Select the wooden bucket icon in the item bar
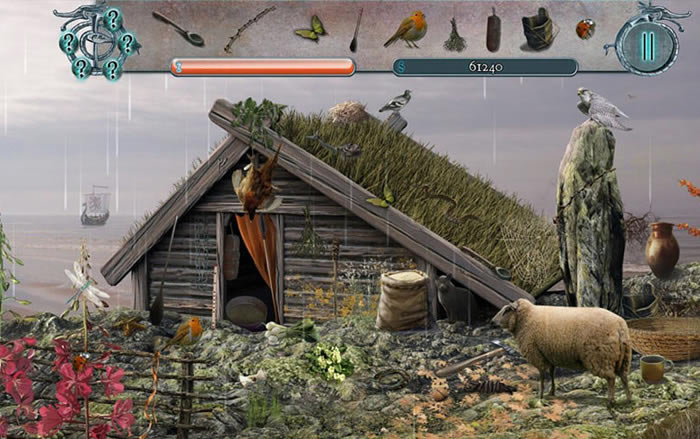 pos(538,30)
